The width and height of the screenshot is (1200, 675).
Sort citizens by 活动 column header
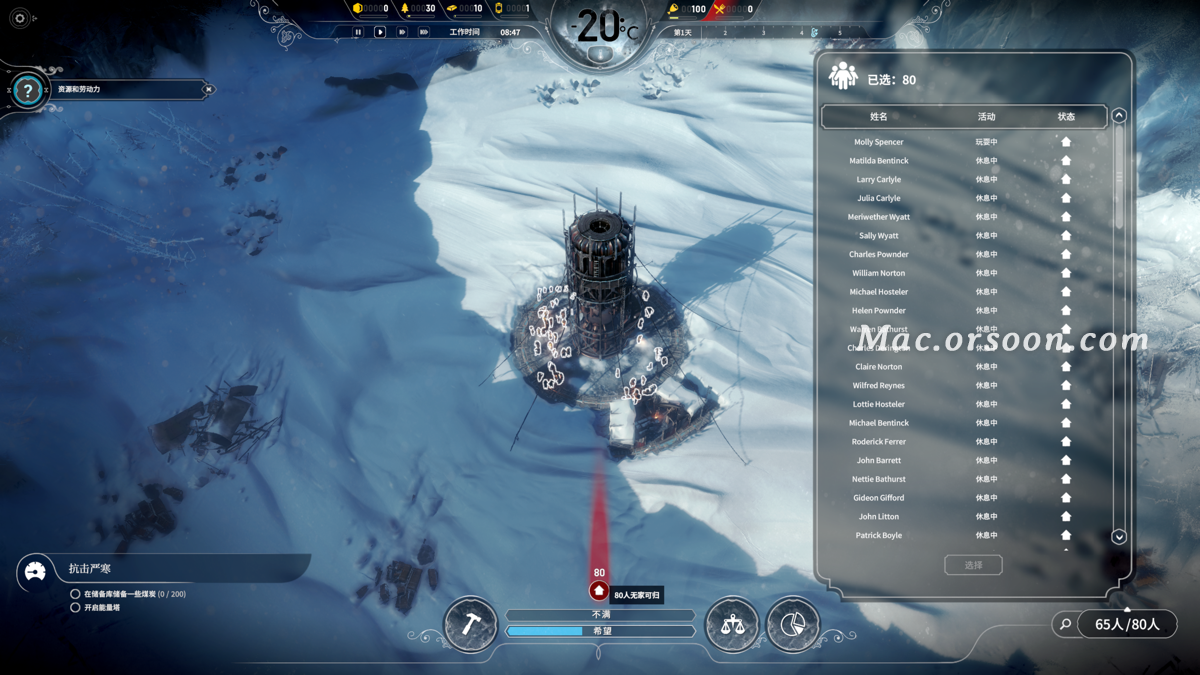tap(986, 117)
